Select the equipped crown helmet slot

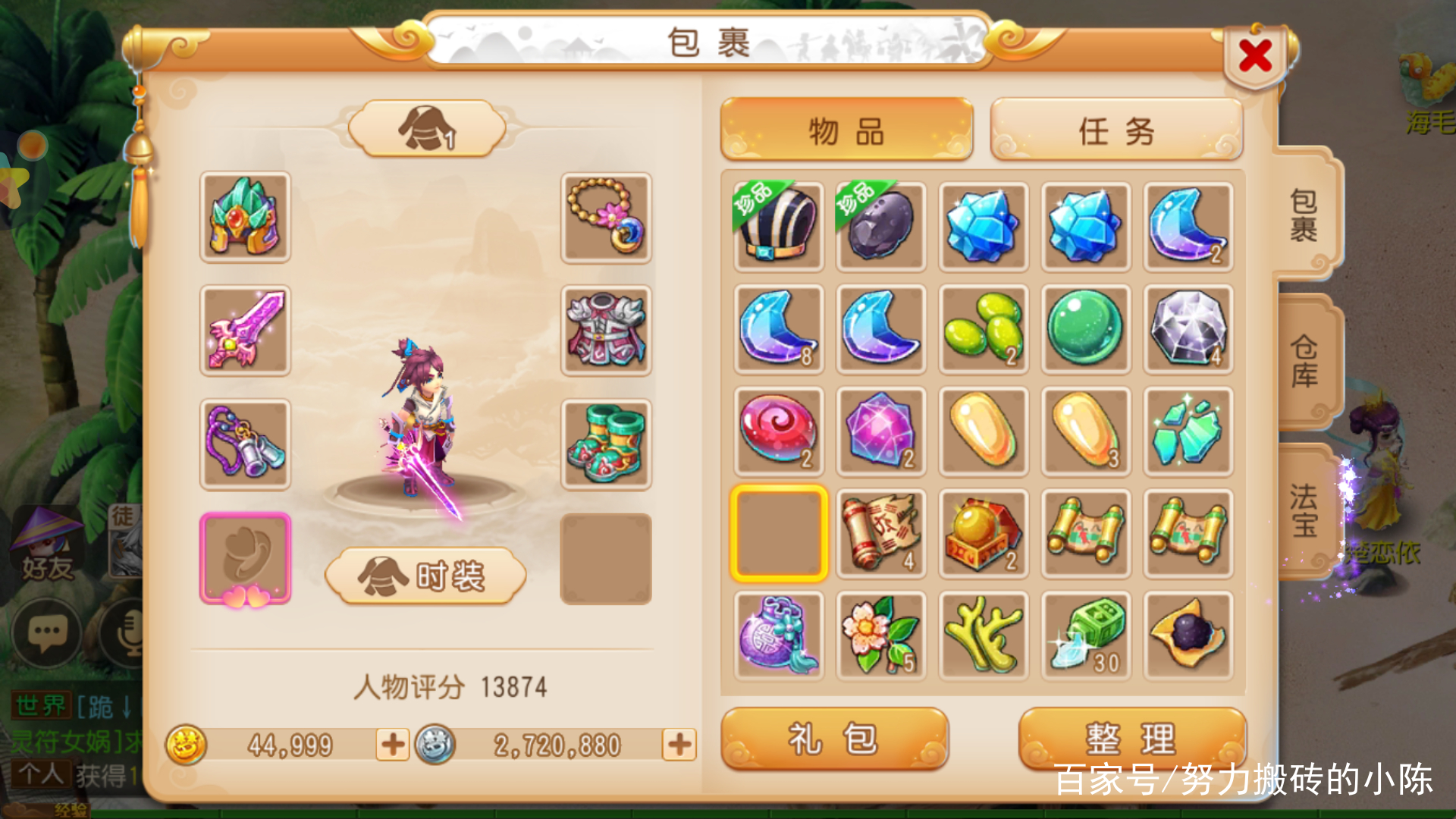click(x=244, y=219)
